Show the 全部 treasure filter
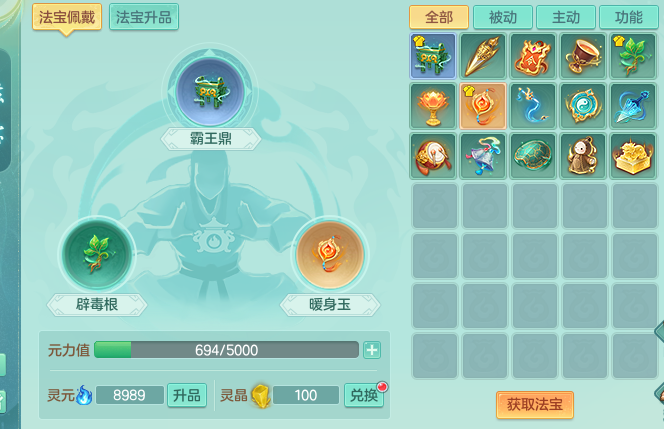The image size is (664, 429). pos(438,17)
